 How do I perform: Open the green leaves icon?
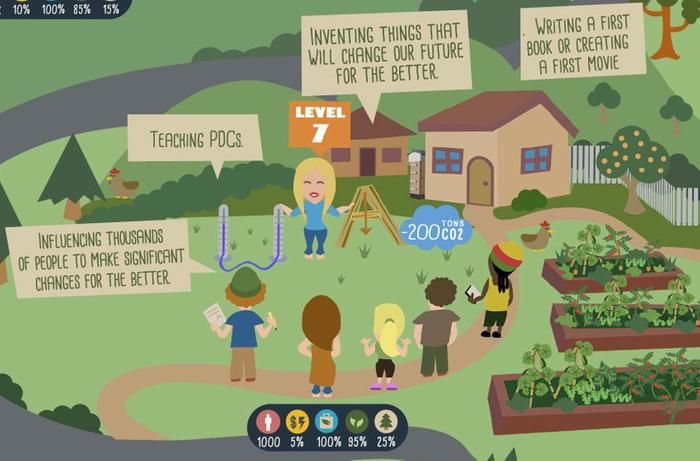[356, 421]
